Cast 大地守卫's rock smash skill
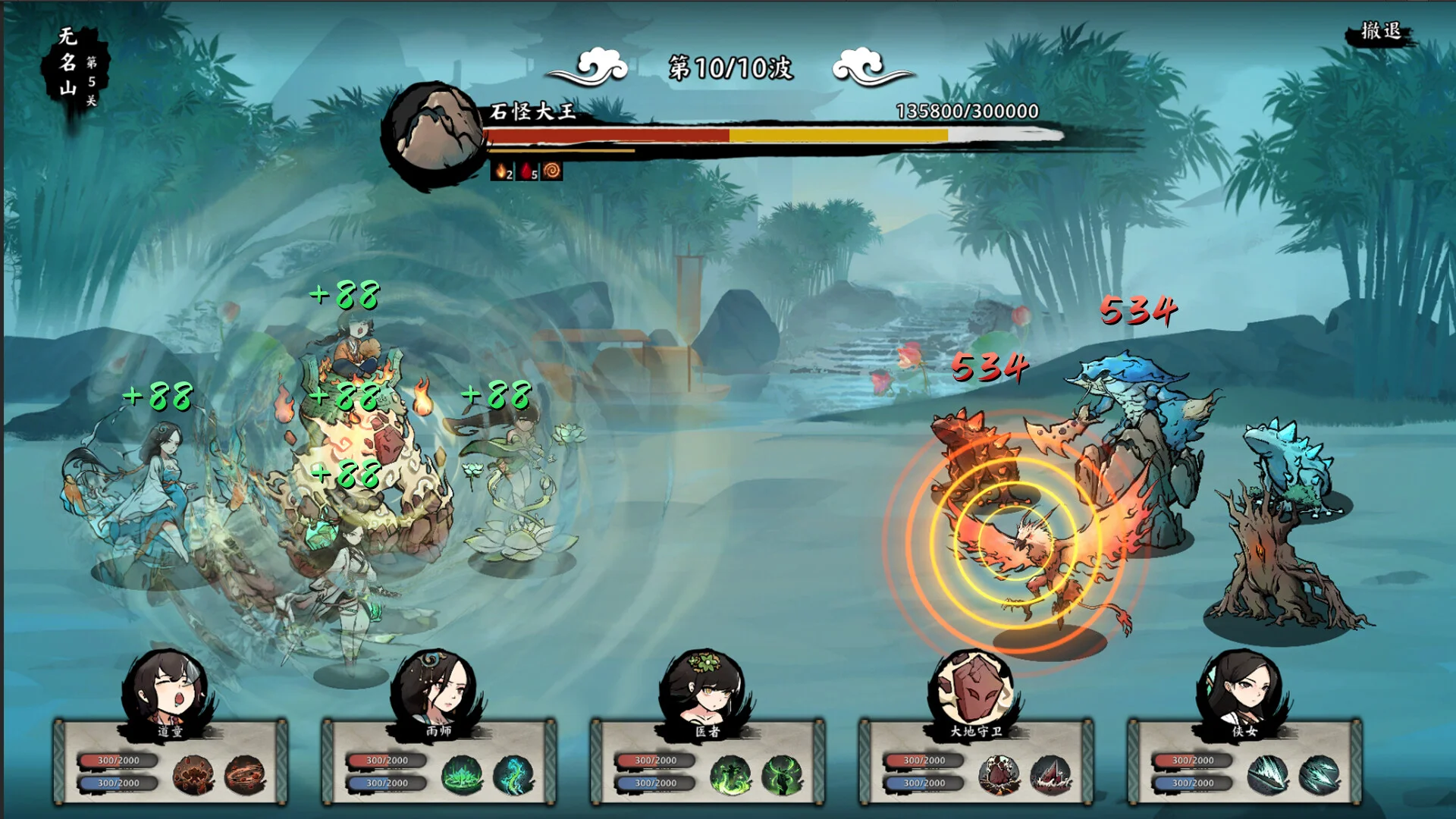The image size is (1456, 819). tap(998, 774)
